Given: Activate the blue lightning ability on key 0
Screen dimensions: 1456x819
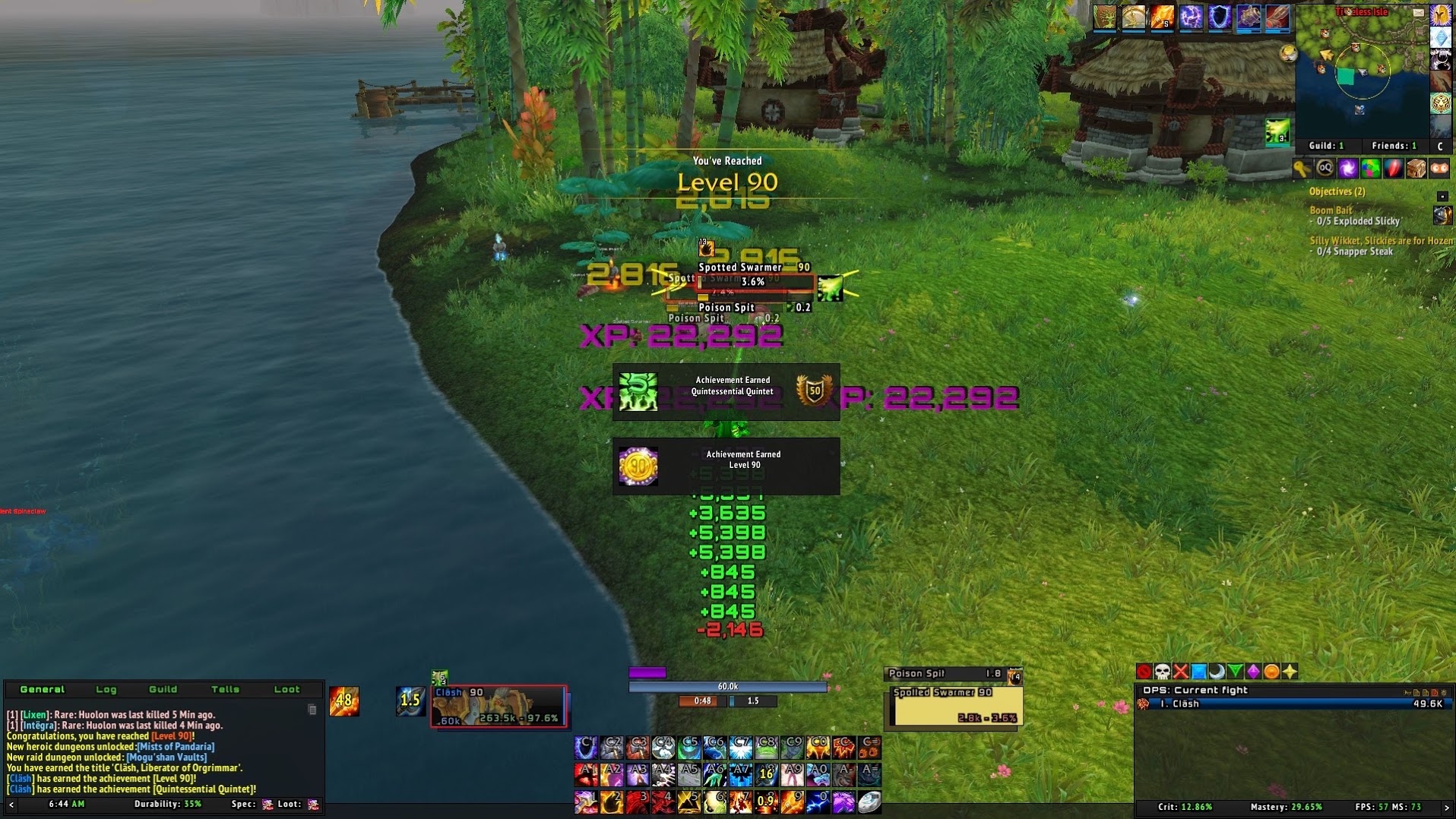Looking at the screenshot, I should point(818,802).
